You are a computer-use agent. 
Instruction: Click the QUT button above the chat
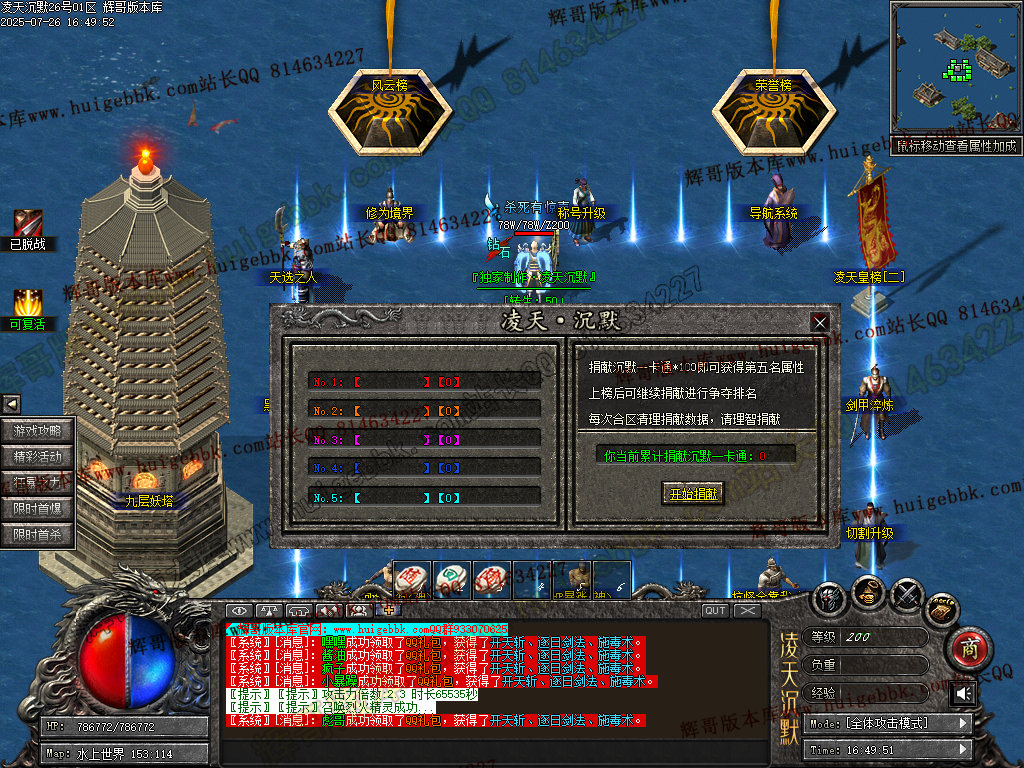click(x=715, y=610)
